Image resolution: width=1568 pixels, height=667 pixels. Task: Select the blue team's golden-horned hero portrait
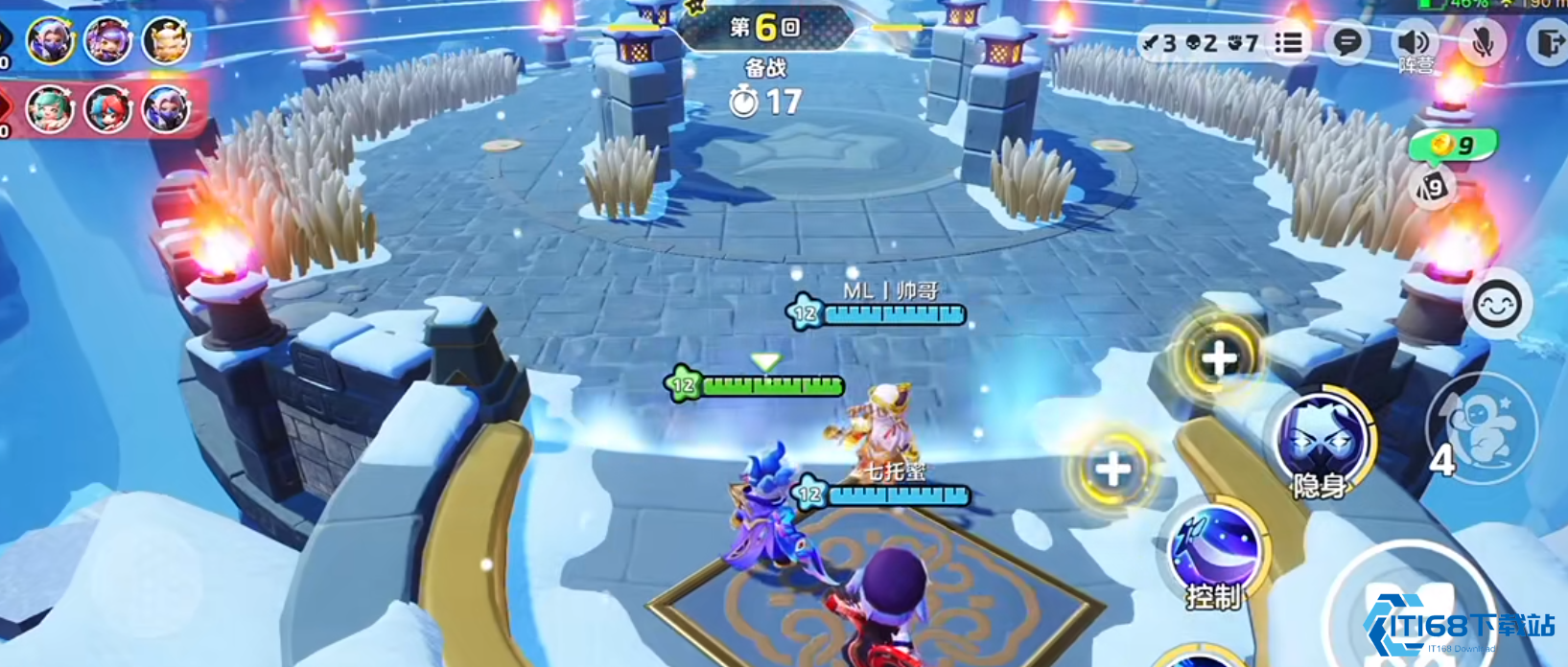[166, 40]
